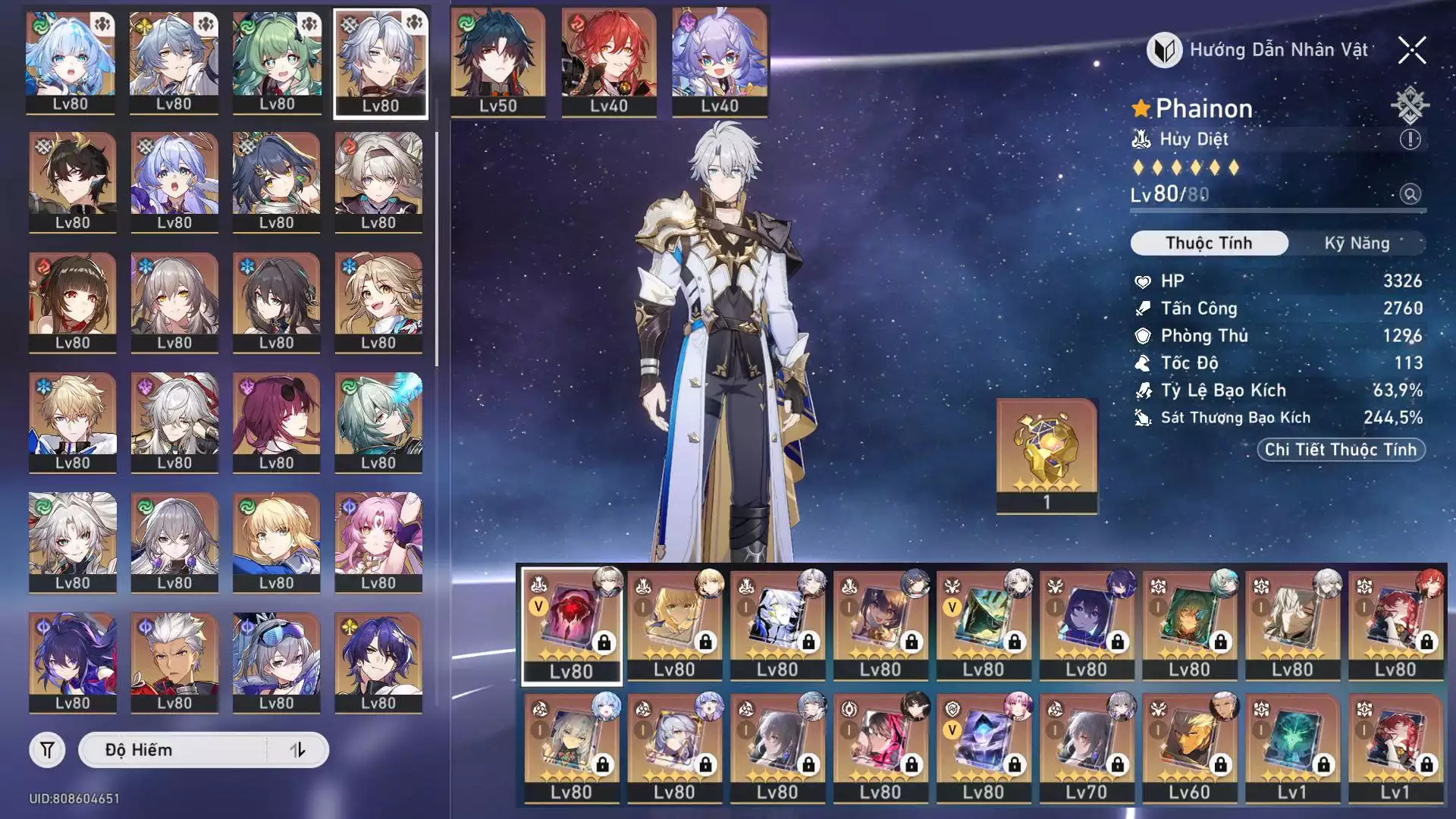The image size is (1456, 819).
Task: Select the pink-haired Lv80 character portrait
Action: click(378, 541)
